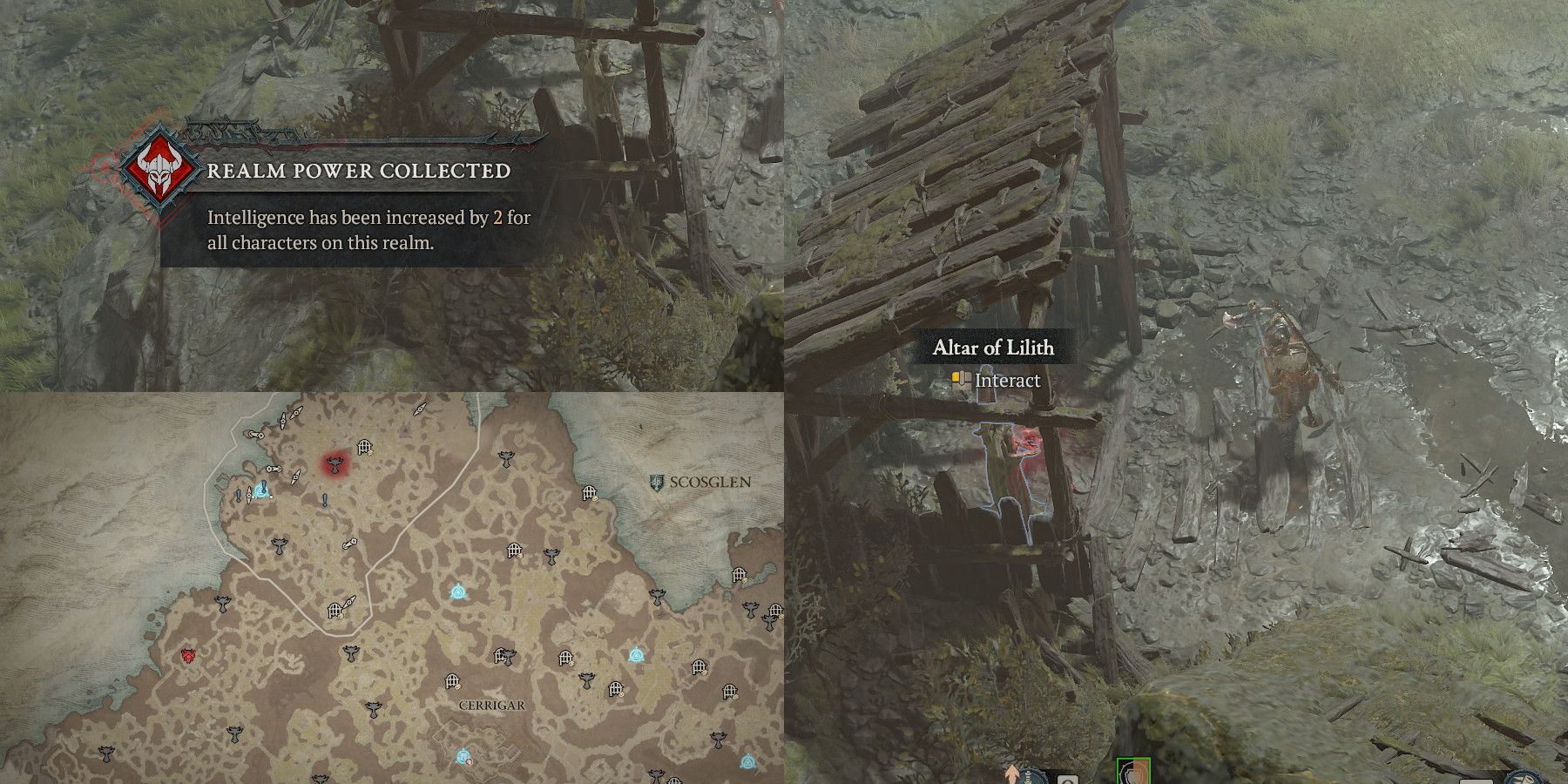Image resolution: width=1568 pixels, height=784 pixels.
Task: Select the Altar of Lilith label text
Action: pos(994,347)
